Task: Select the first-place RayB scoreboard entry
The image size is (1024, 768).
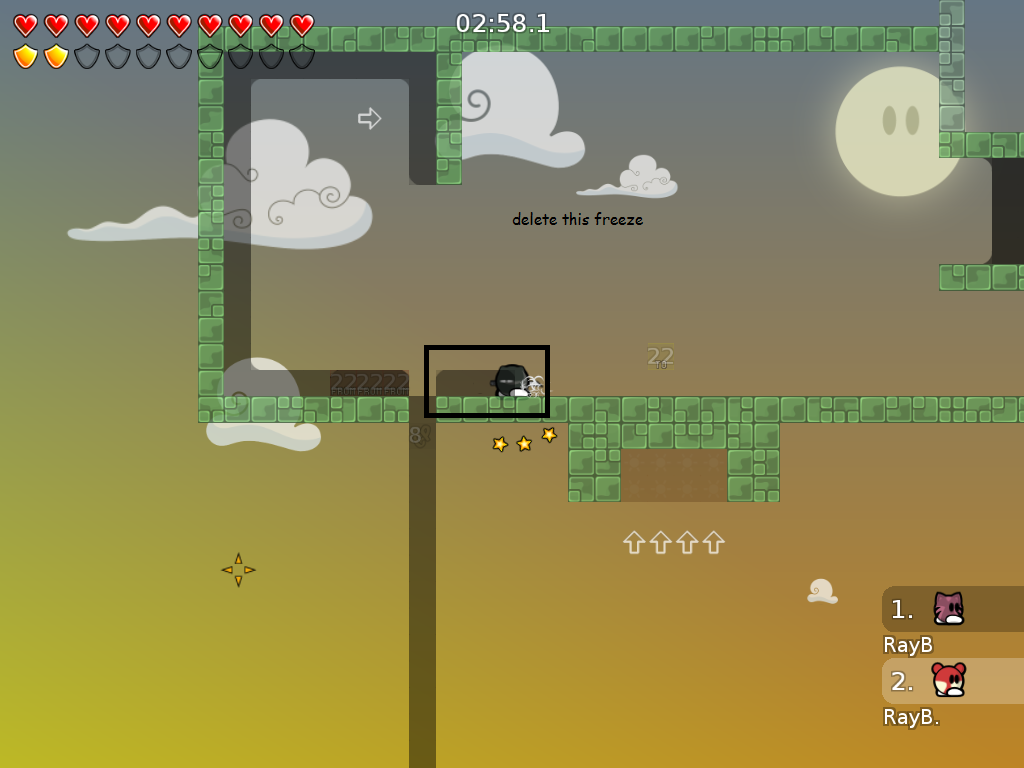Action: (950, 609)
